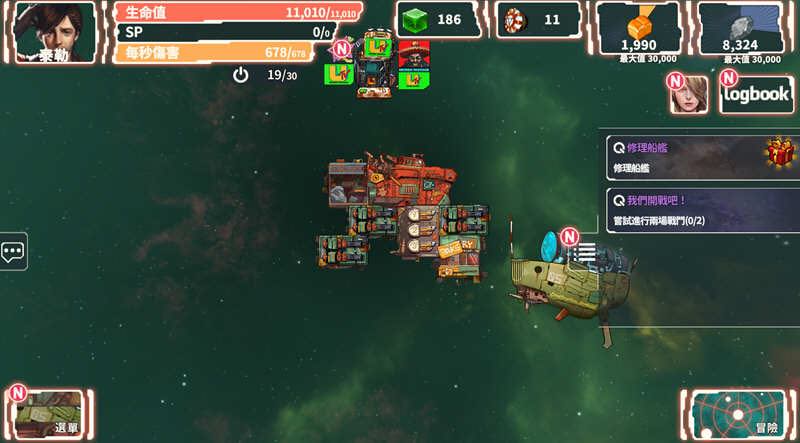Click the orange scrap resource storage panel
800x443 pixels.
pyautogui.click(x=638, y=32)
